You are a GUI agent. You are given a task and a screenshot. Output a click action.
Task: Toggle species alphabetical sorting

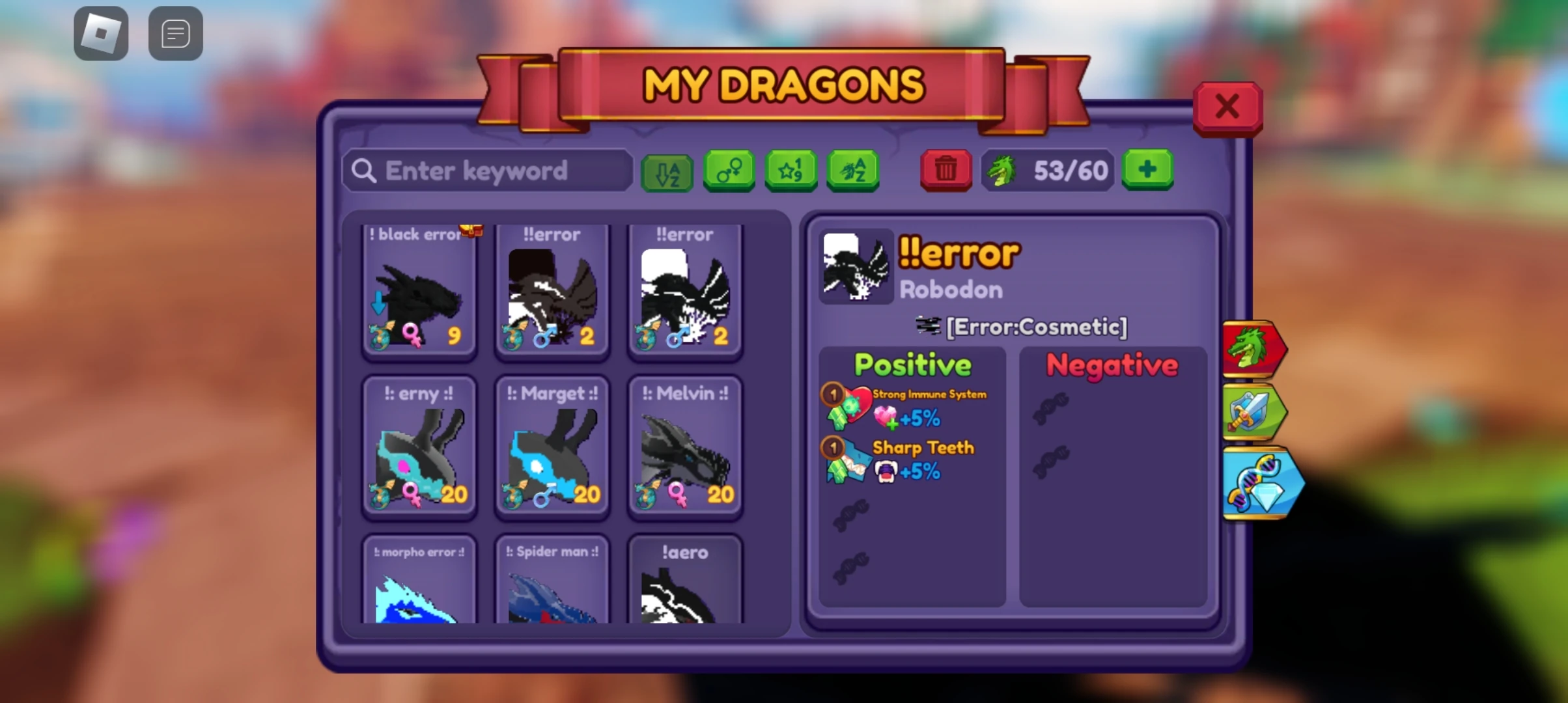pyautogui.click(x=852, y=170)
